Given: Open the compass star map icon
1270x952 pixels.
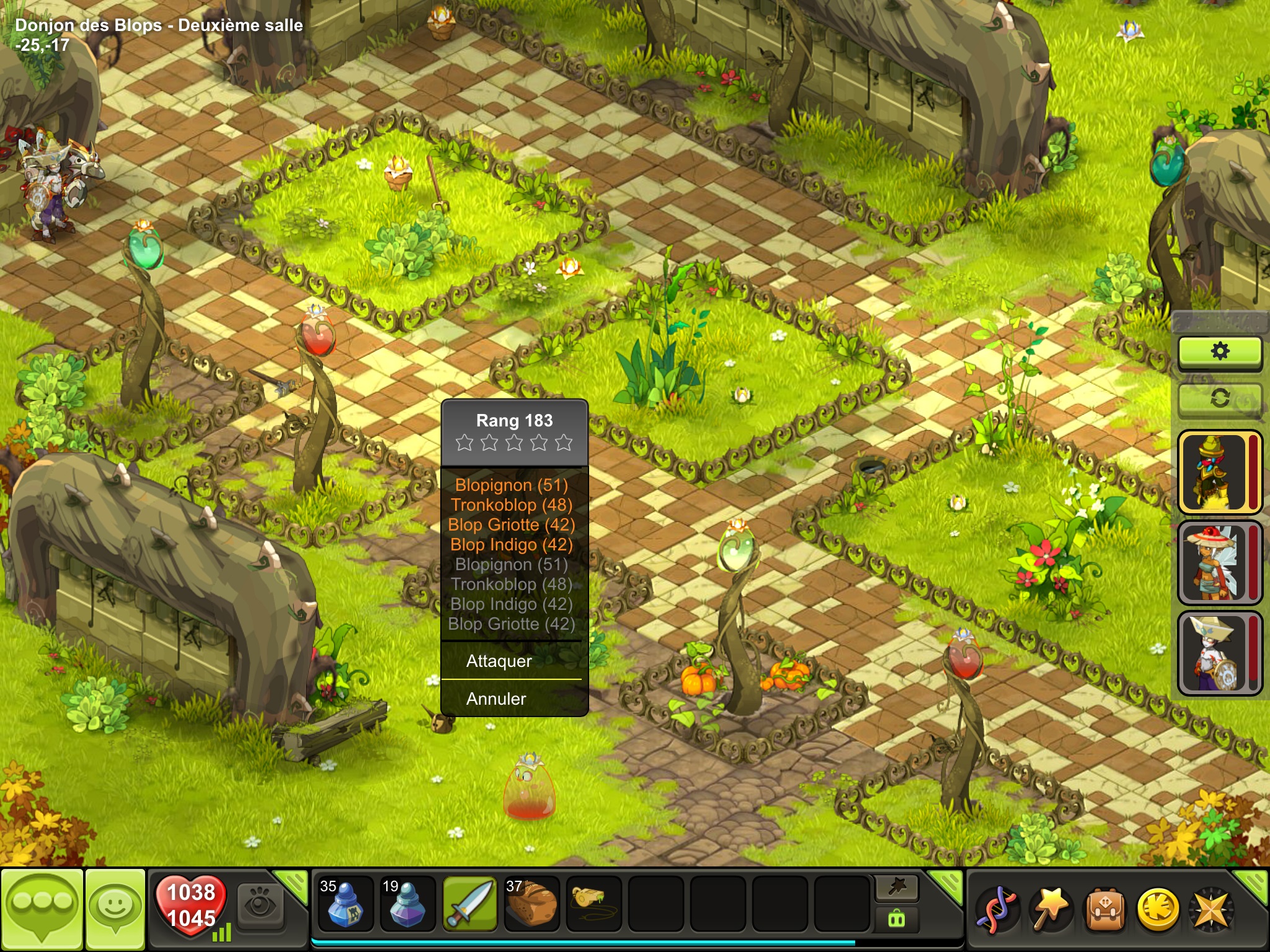Looking at the screenshot, I should [1211, 910].
